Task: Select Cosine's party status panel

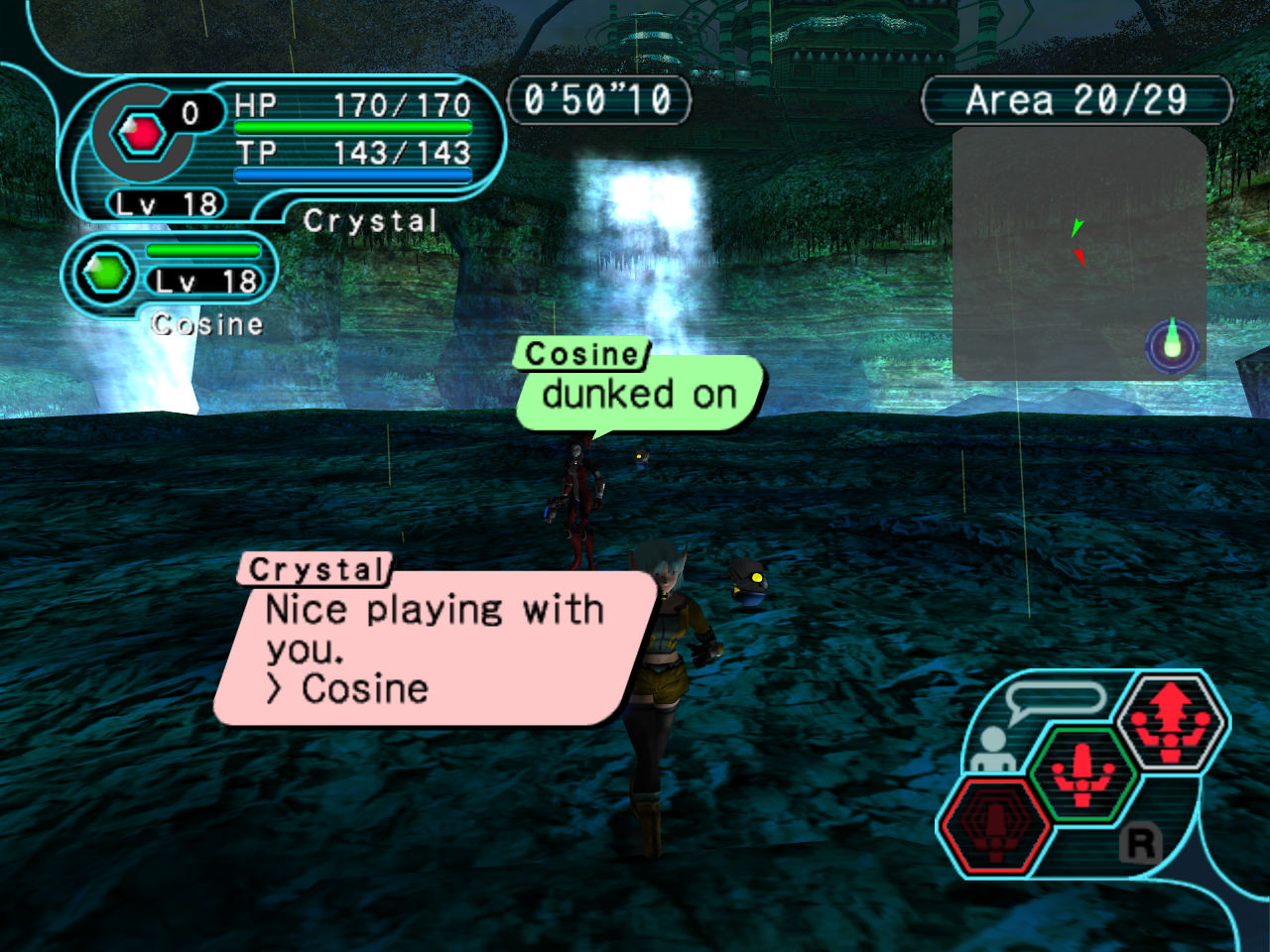Action: point(169,276)
